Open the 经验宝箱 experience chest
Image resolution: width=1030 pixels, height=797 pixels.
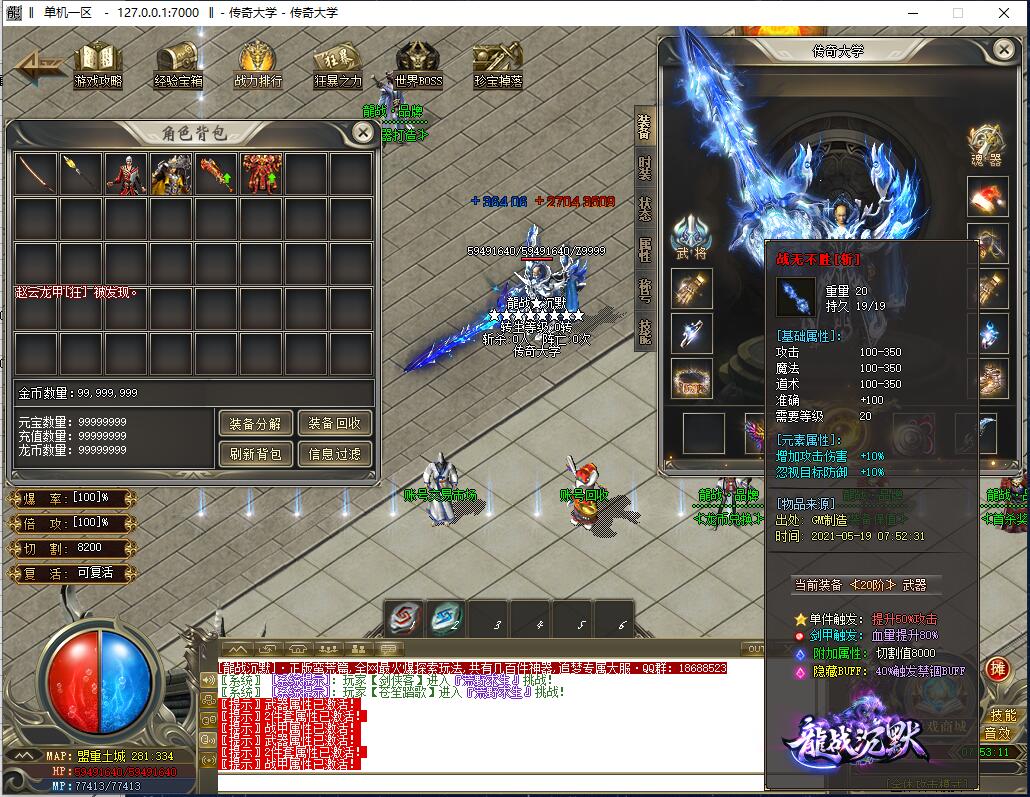[178, 65]
